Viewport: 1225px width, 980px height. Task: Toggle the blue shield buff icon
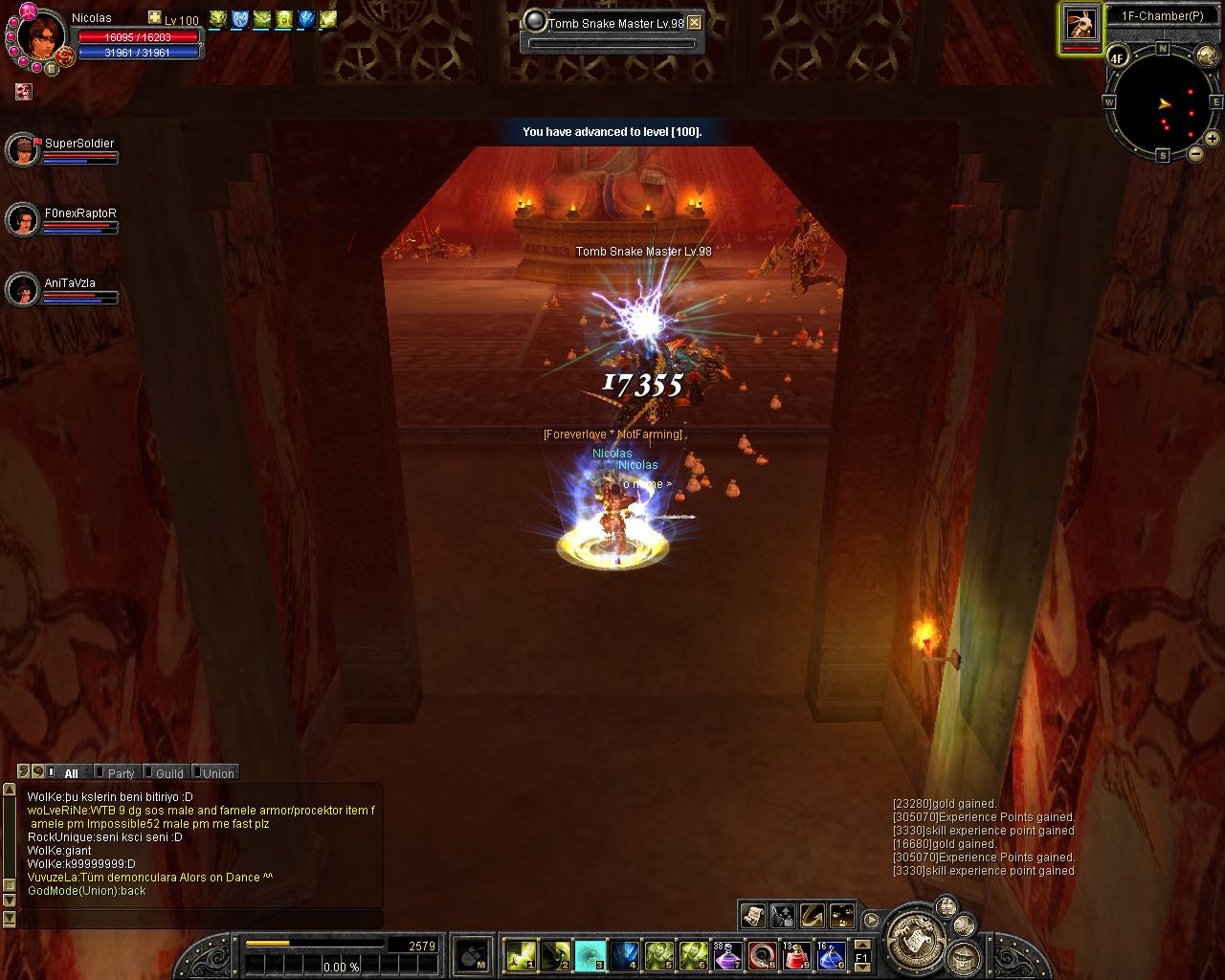[x=239, y=19]
